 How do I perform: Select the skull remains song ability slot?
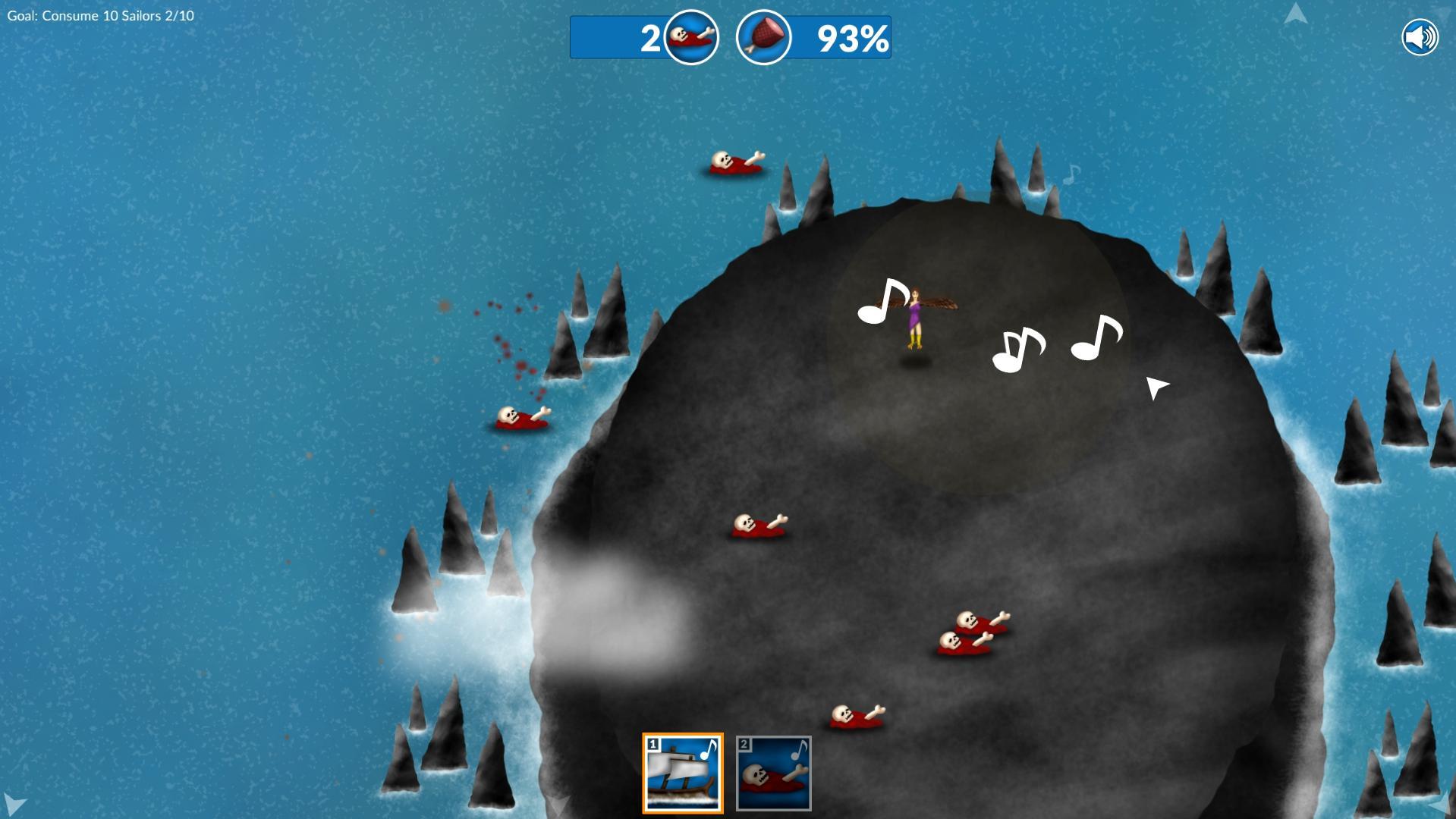[x=773, y=773]
